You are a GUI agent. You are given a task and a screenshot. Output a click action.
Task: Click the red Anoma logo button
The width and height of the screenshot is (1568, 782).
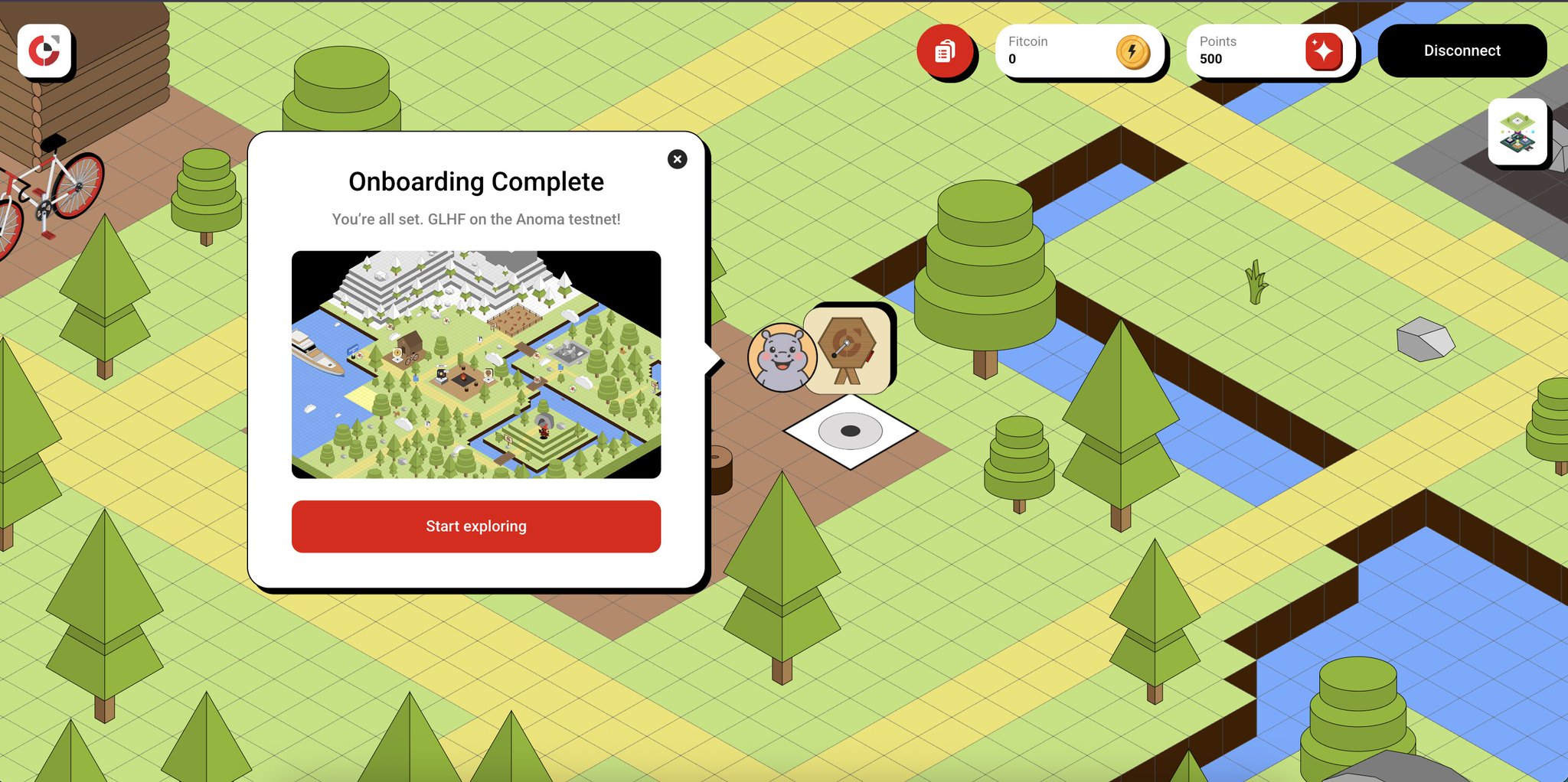click(44, 51)
